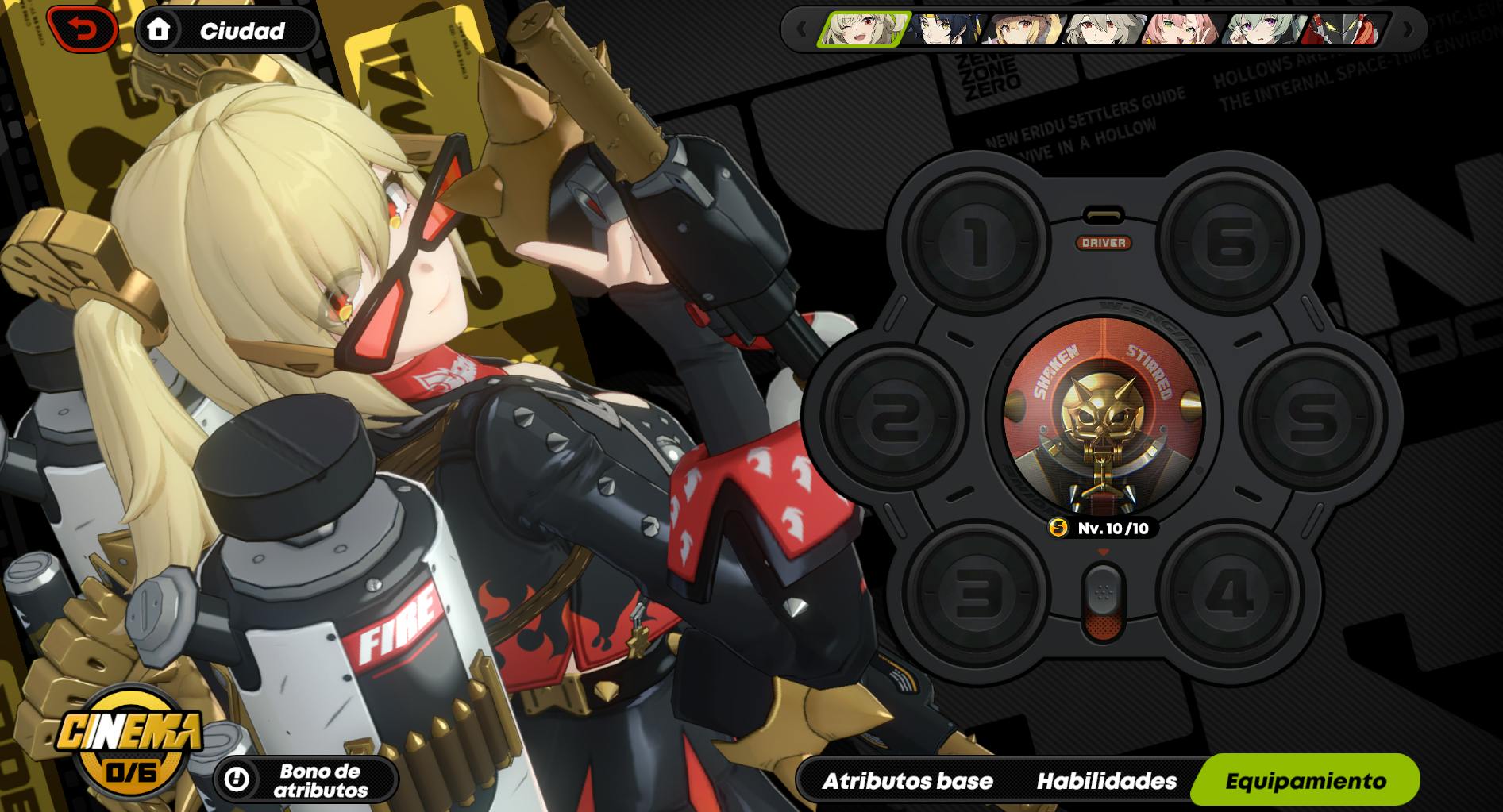Image resolution: width=1503 pixels, height=812 pixels.
Task: Select the pink-haired agent portrait
Action: (1182, 30)
